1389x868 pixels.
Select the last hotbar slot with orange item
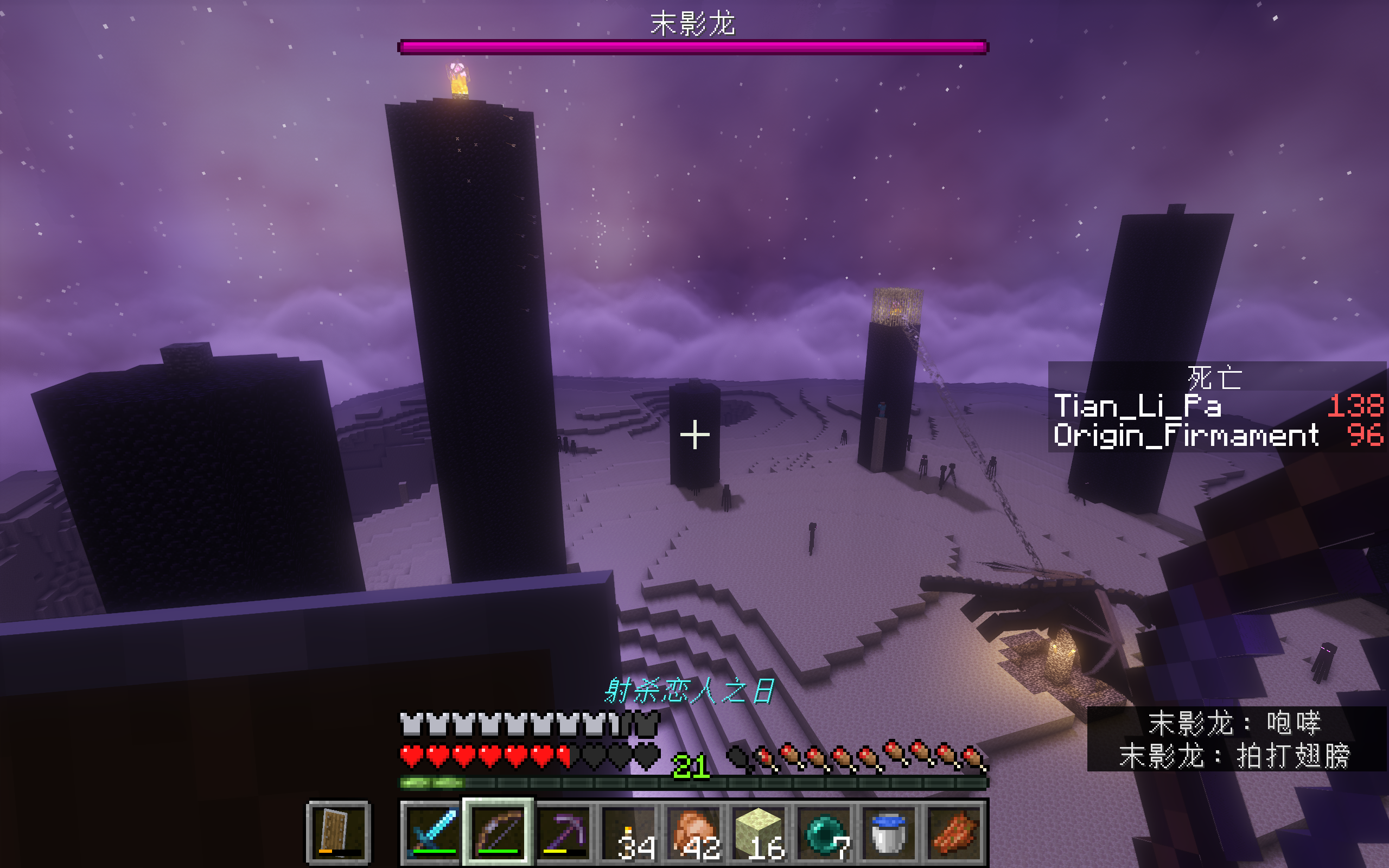click(954, 832)
